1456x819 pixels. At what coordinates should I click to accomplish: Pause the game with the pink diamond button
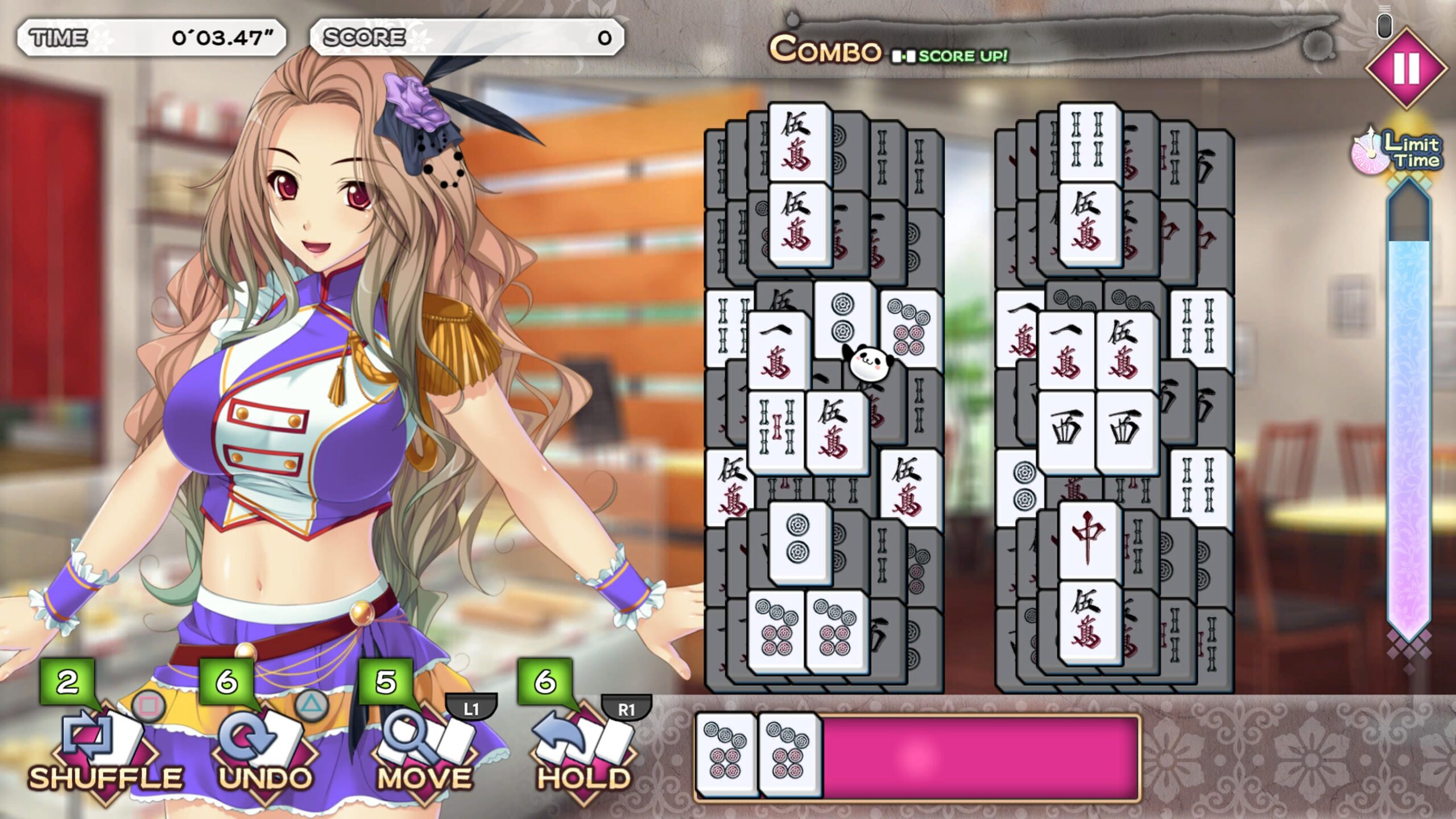pos(1406,68)
